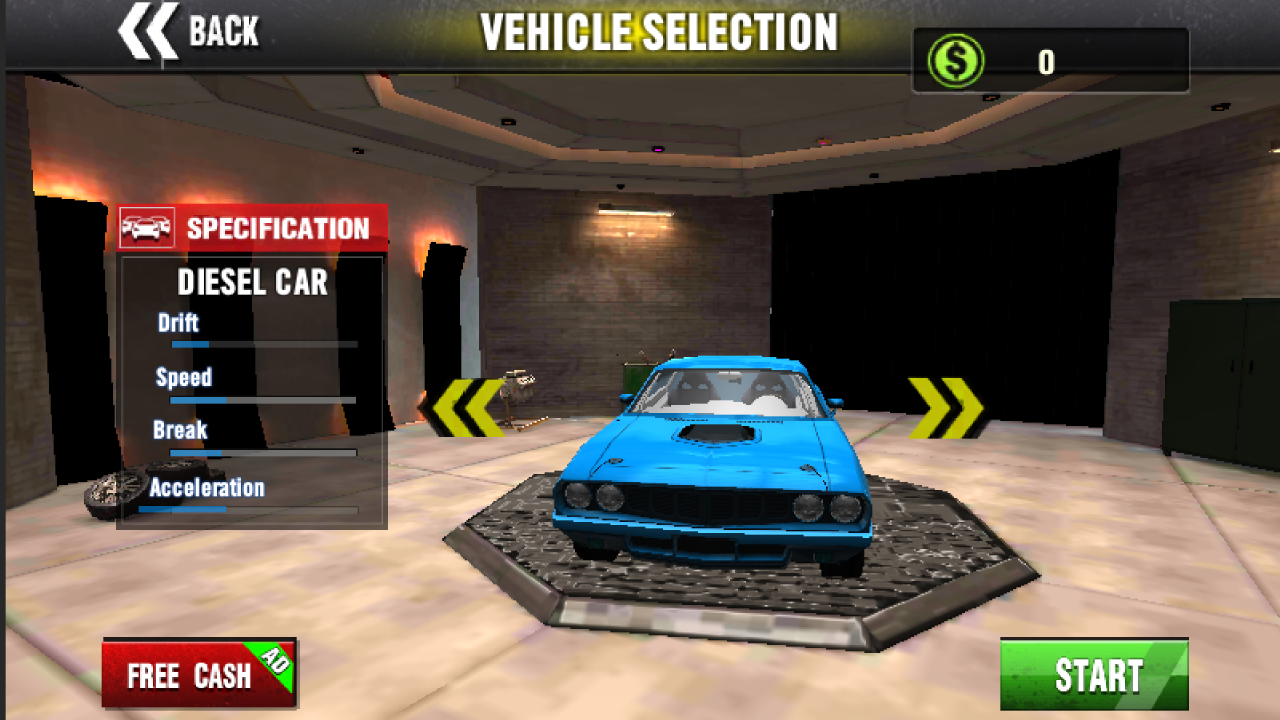Select the DIESEL CAR name label
The height and width of the screenshot is (720, 1280).
(252, 283)
